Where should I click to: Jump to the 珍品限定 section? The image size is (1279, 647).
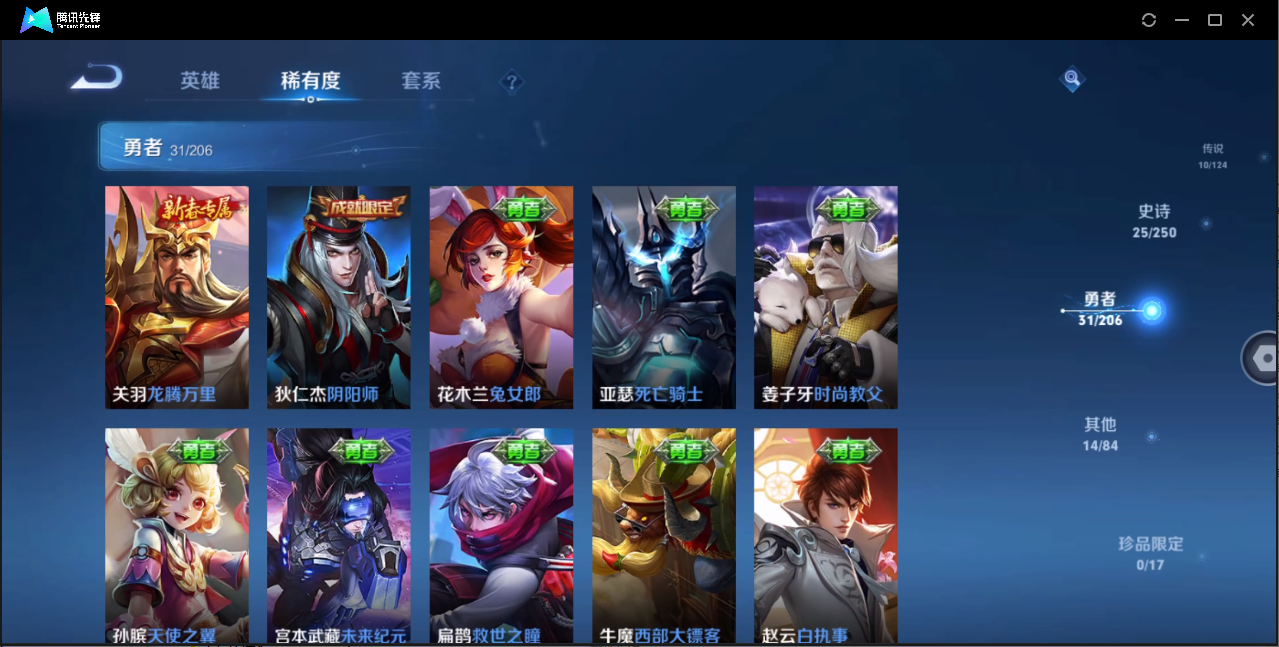pyautogui.click(x=1150, y=552)
